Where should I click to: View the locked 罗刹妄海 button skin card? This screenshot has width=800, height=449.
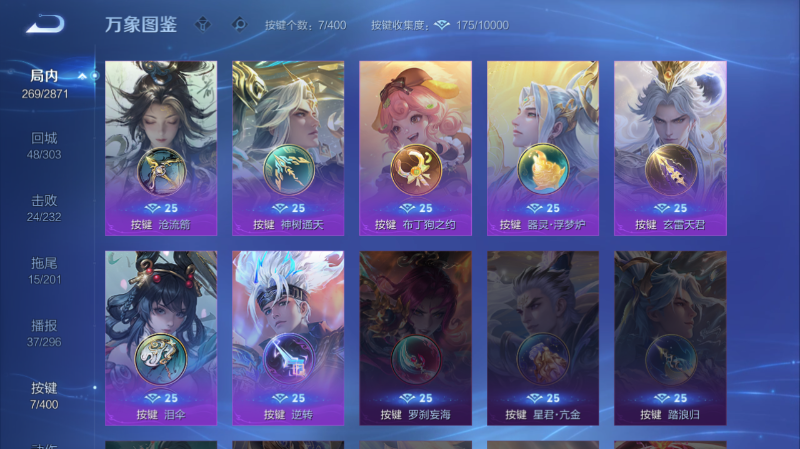coord(415,338)
